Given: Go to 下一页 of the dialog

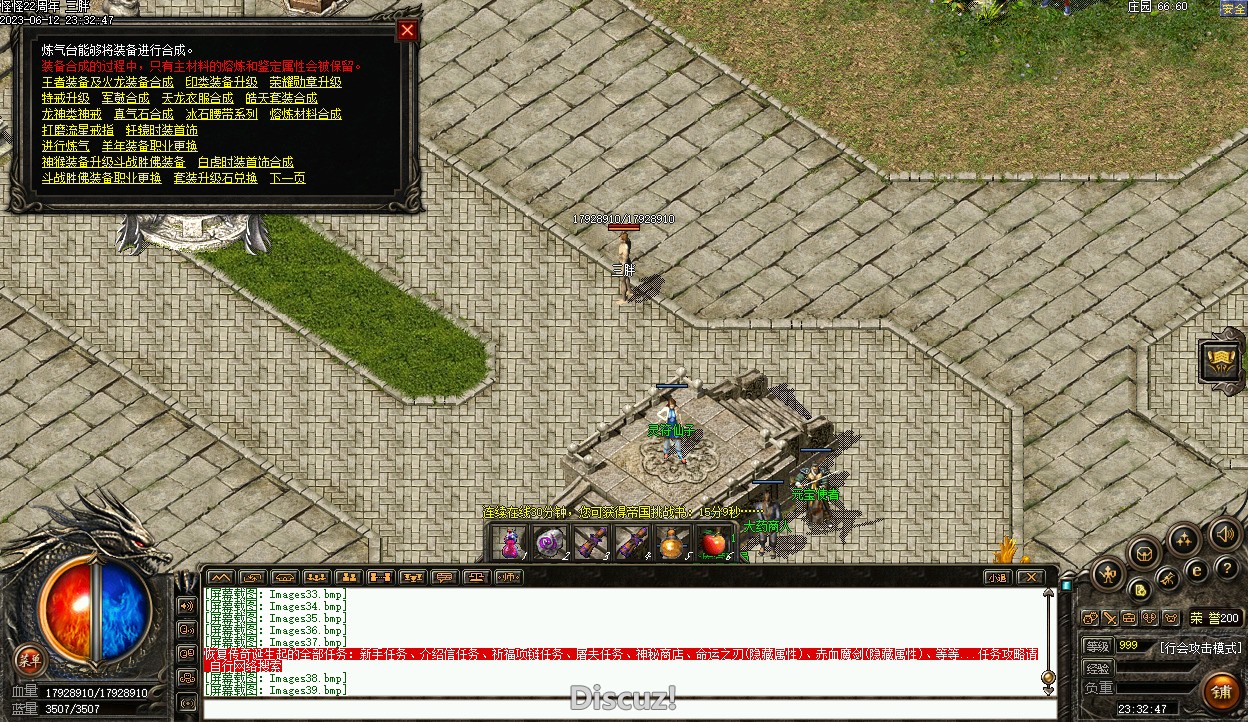Looking at the screenshot, I should coord(288,178).
